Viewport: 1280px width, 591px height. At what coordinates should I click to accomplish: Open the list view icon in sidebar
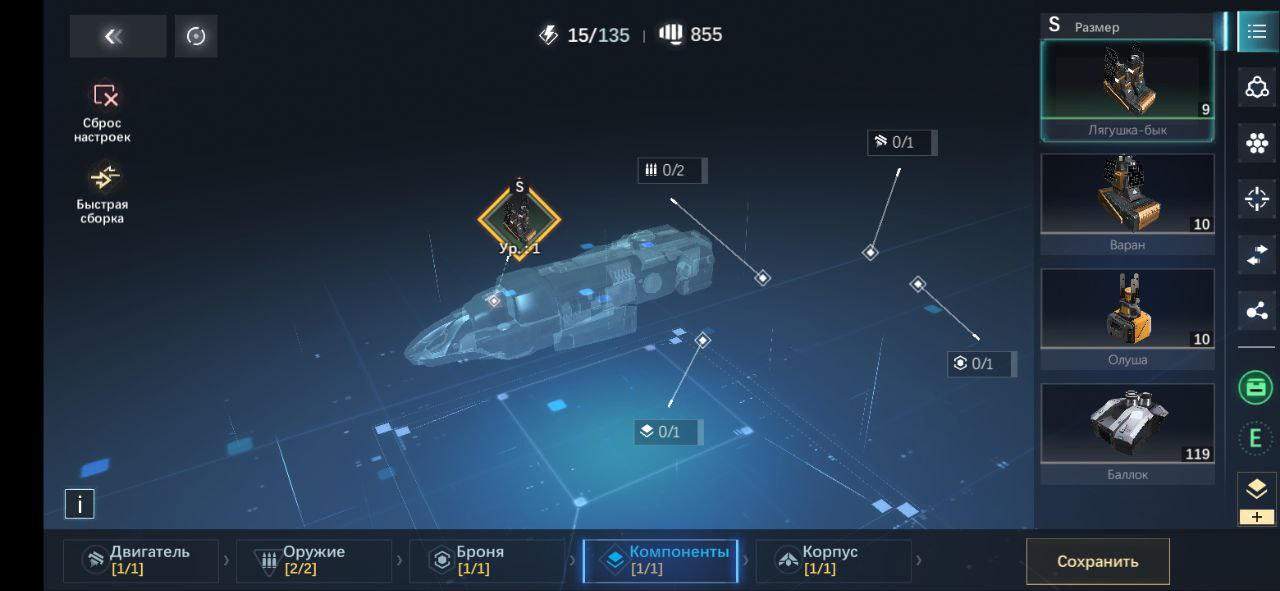[1257, 31]
